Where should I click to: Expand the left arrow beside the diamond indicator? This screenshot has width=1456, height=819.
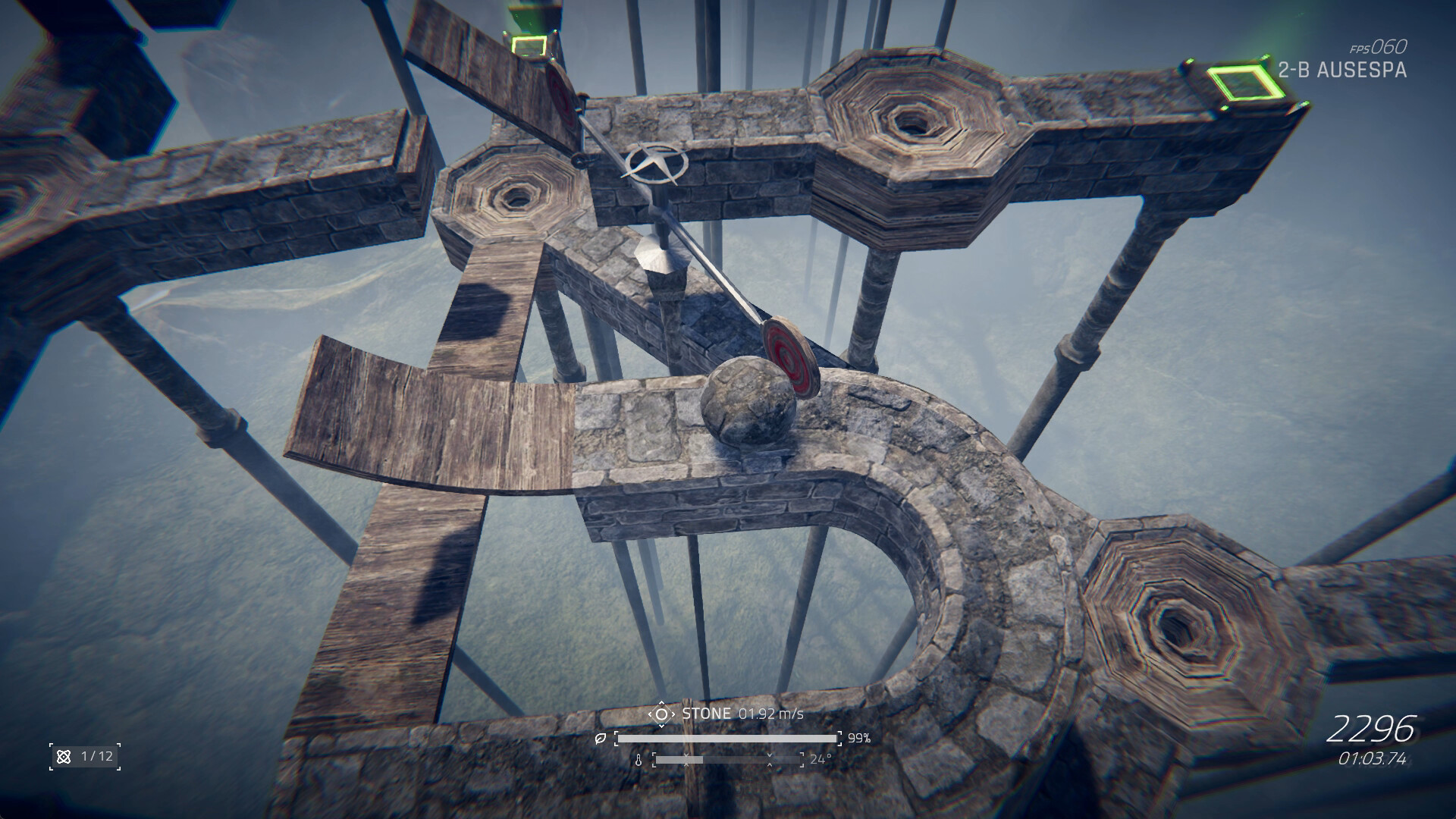coord(650,714)
